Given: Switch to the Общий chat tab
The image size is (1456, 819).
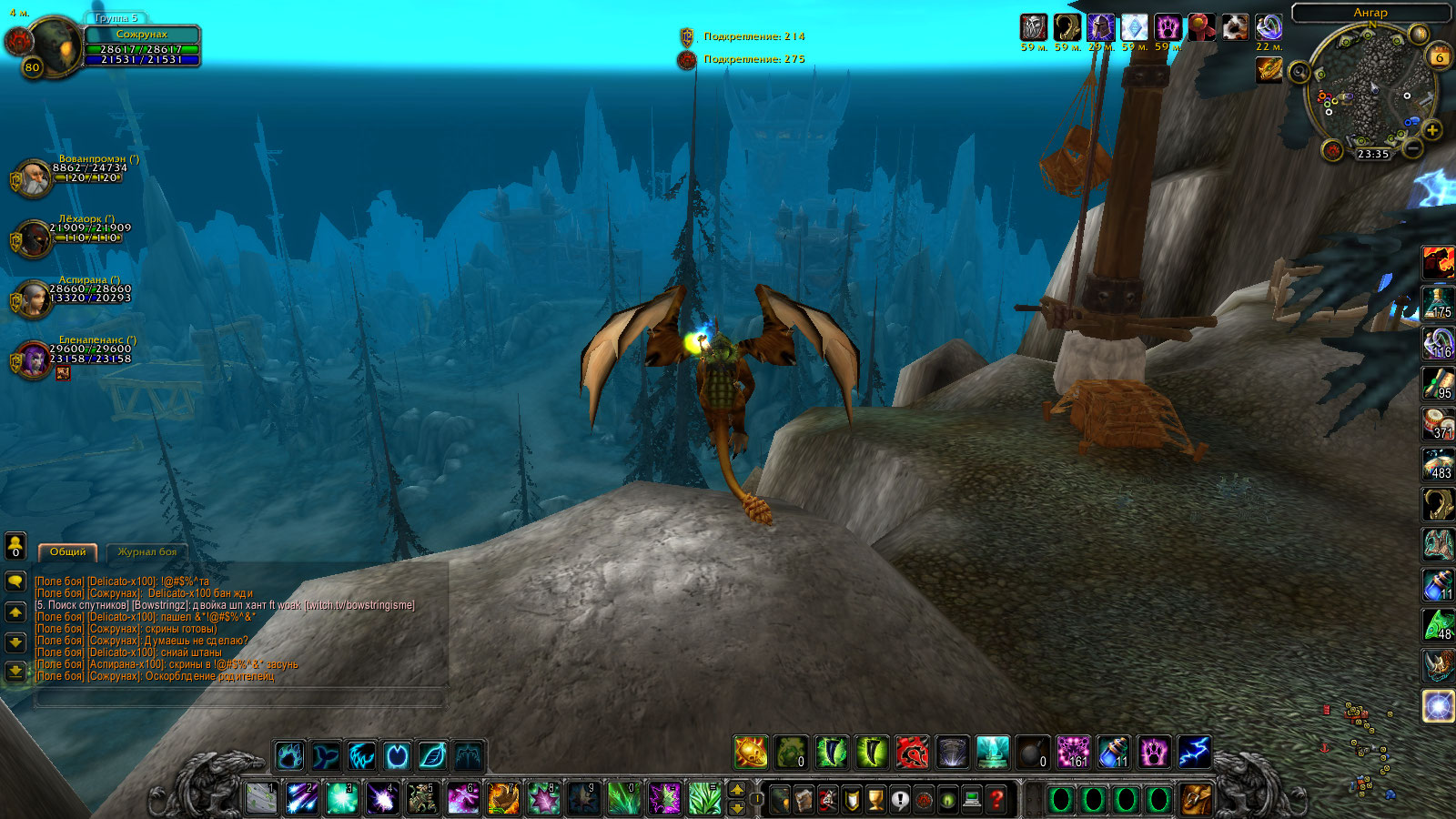Looking at the screenshot, I should (x=67, y=551).
